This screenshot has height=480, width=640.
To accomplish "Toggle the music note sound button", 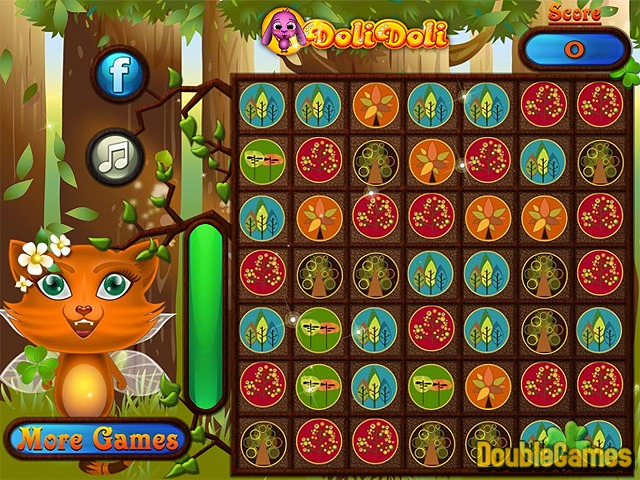I will coord(116,157).
